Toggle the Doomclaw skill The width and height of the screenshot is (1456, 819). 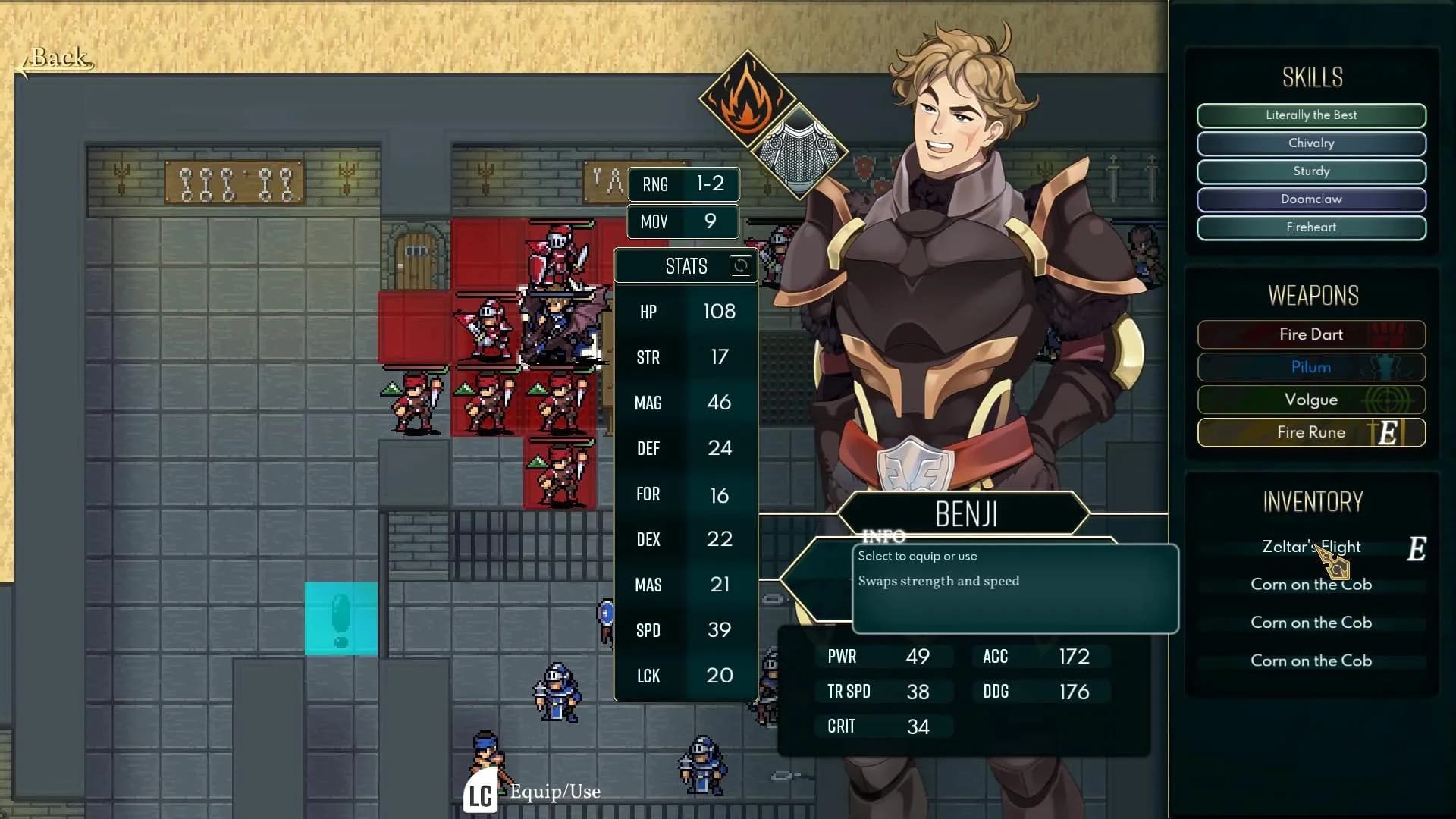tap(1311, 199)
